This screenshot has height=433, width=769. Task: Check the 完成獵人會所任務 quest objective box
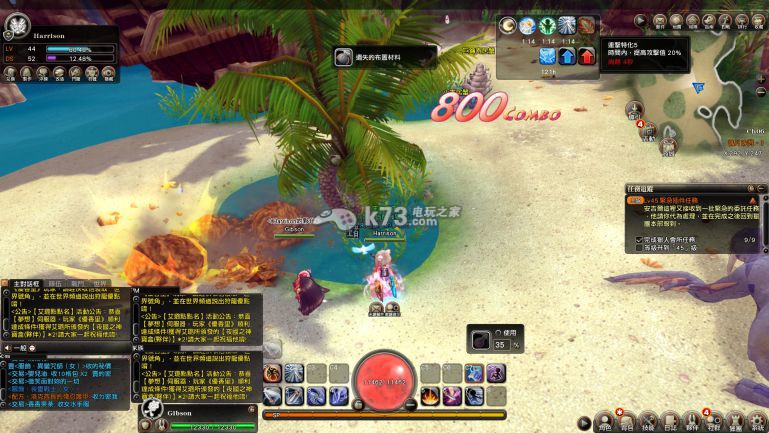(x=640, y=240)
